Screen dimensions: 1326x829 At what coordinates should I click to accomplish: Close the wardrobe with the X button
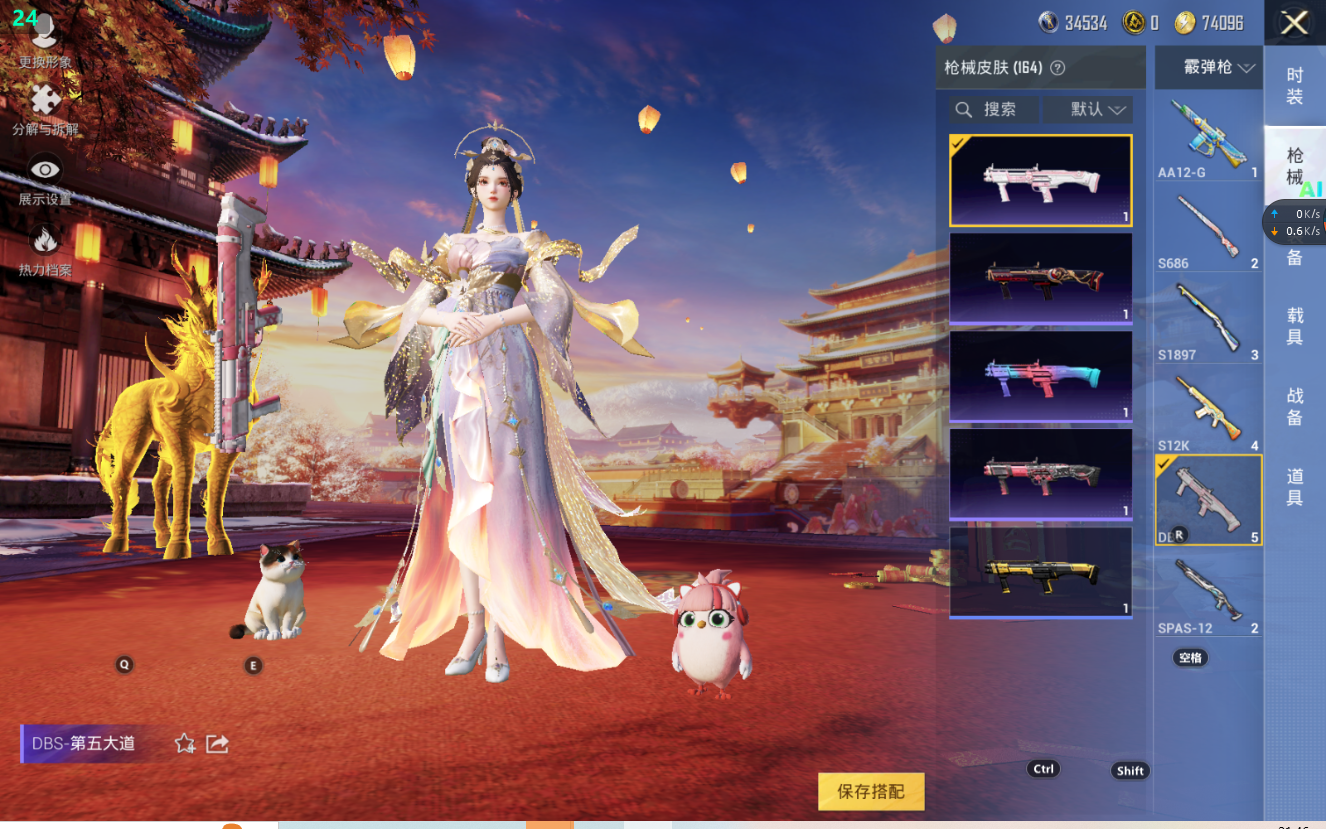(x=1294, y=23)
